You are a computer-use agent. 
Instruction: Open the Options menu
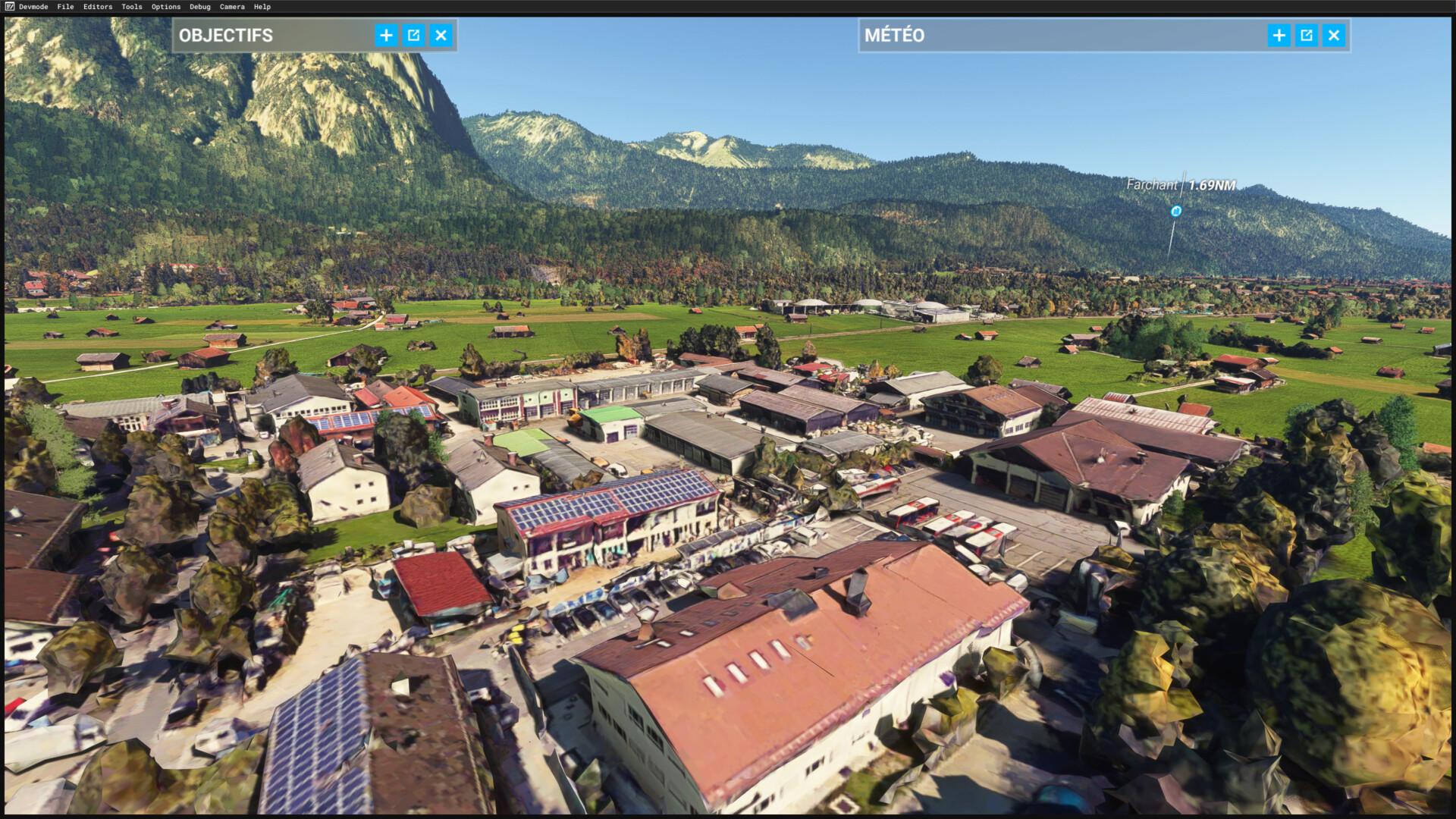point(166,7)
